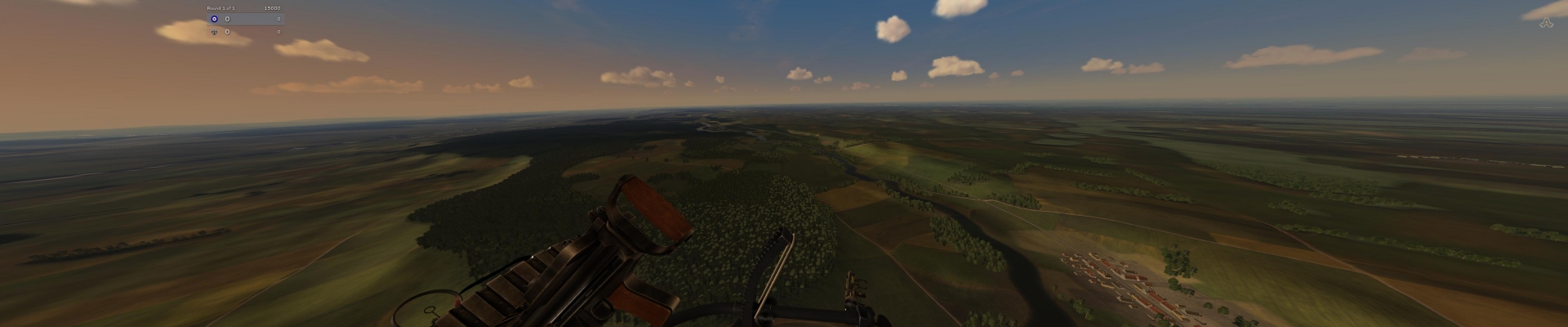Click the triangular emblem icon in the corner
Viewport: 1568px width, 327px height.
[1544, 23]
